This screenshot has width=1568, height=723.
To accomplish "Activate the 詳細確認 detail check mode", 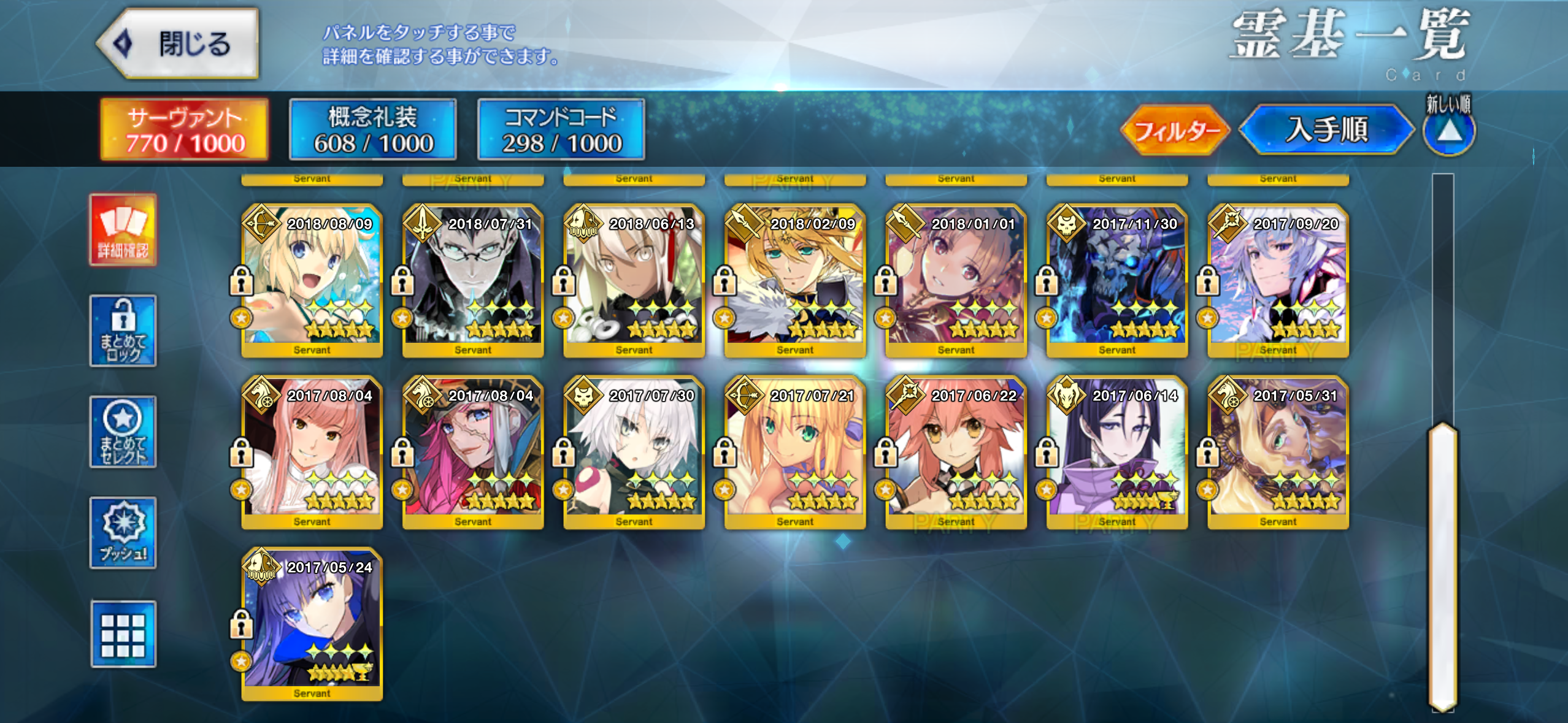I will click(x=123, y=230).
